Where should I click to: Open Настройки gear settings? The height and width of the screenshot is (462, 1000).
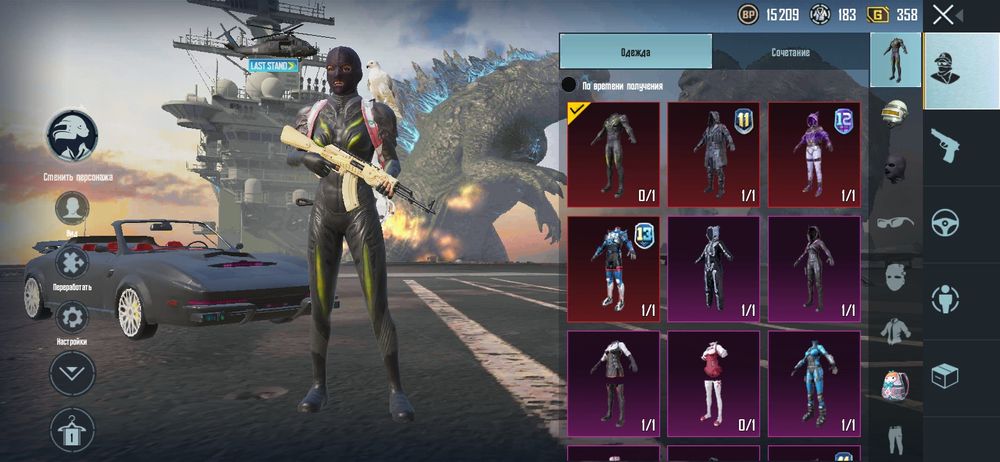coord(72,319)
